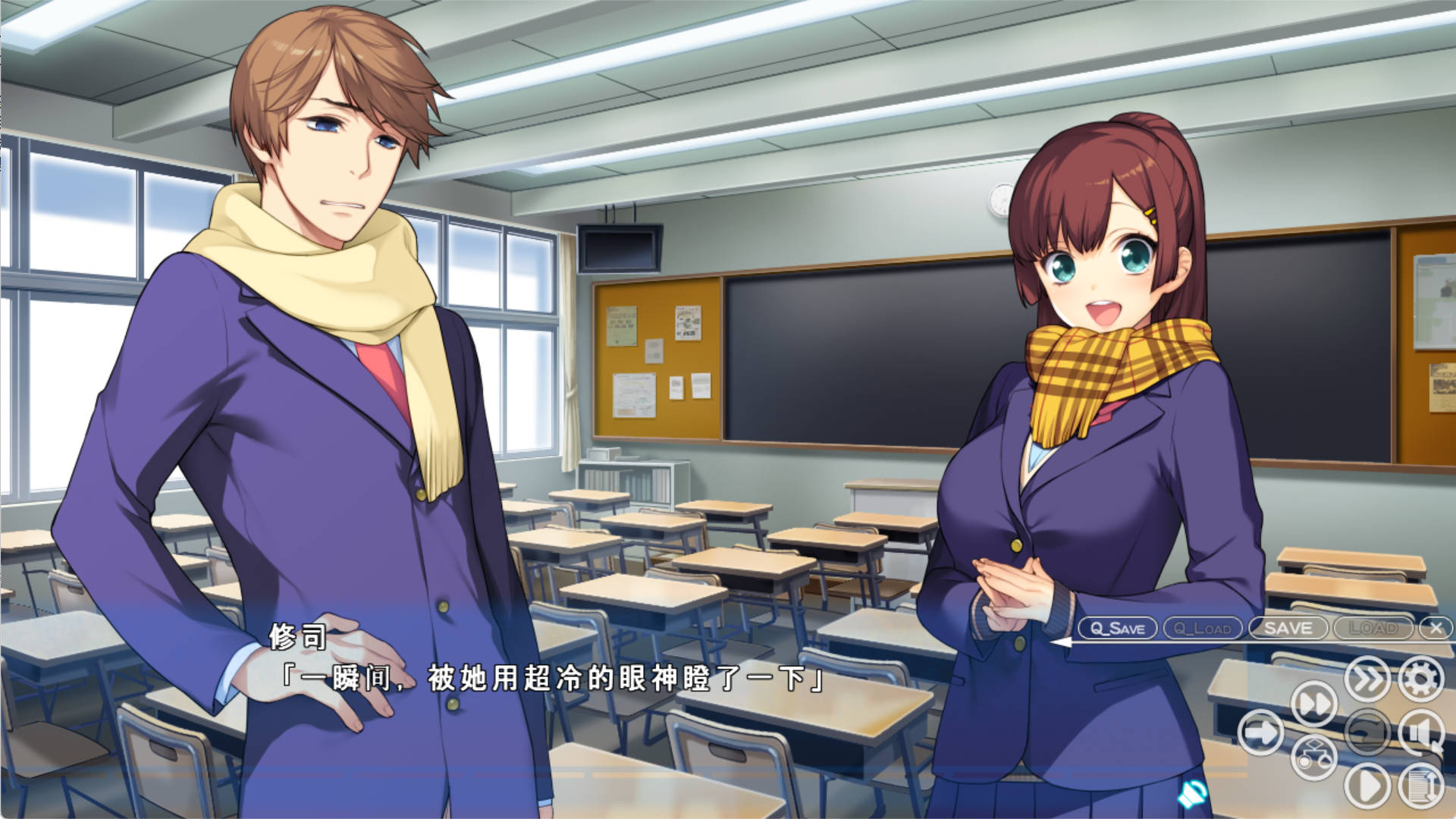
Task: Click the dimmed curved-arrow return button
Action: 1367,733
